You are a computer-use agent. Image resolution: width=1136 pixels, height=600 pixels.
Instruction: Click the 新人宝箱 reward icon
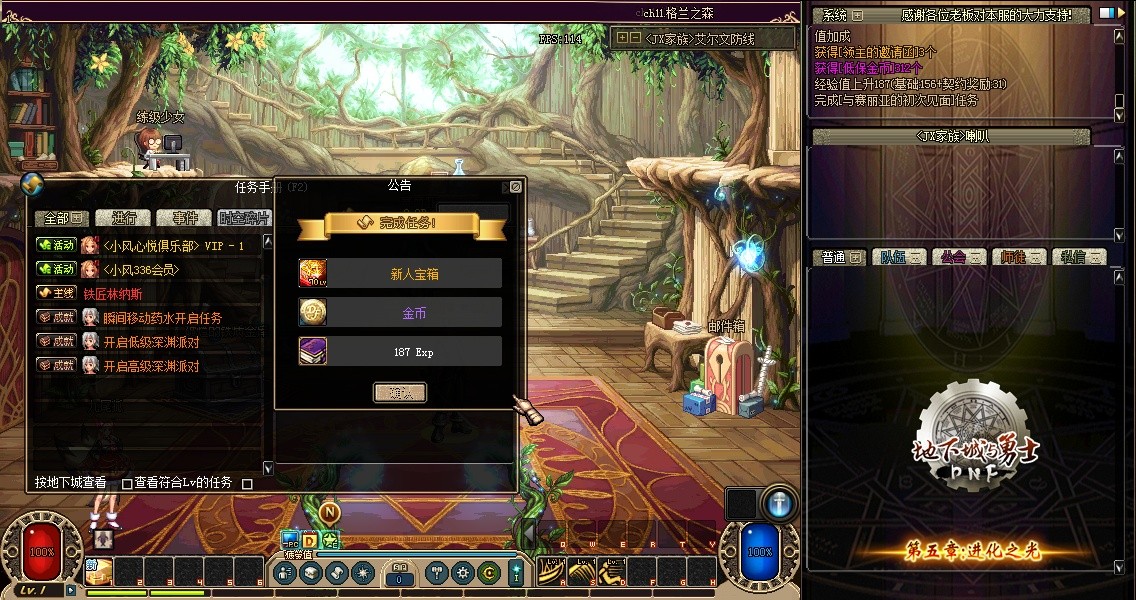click(x=313, y=273)
